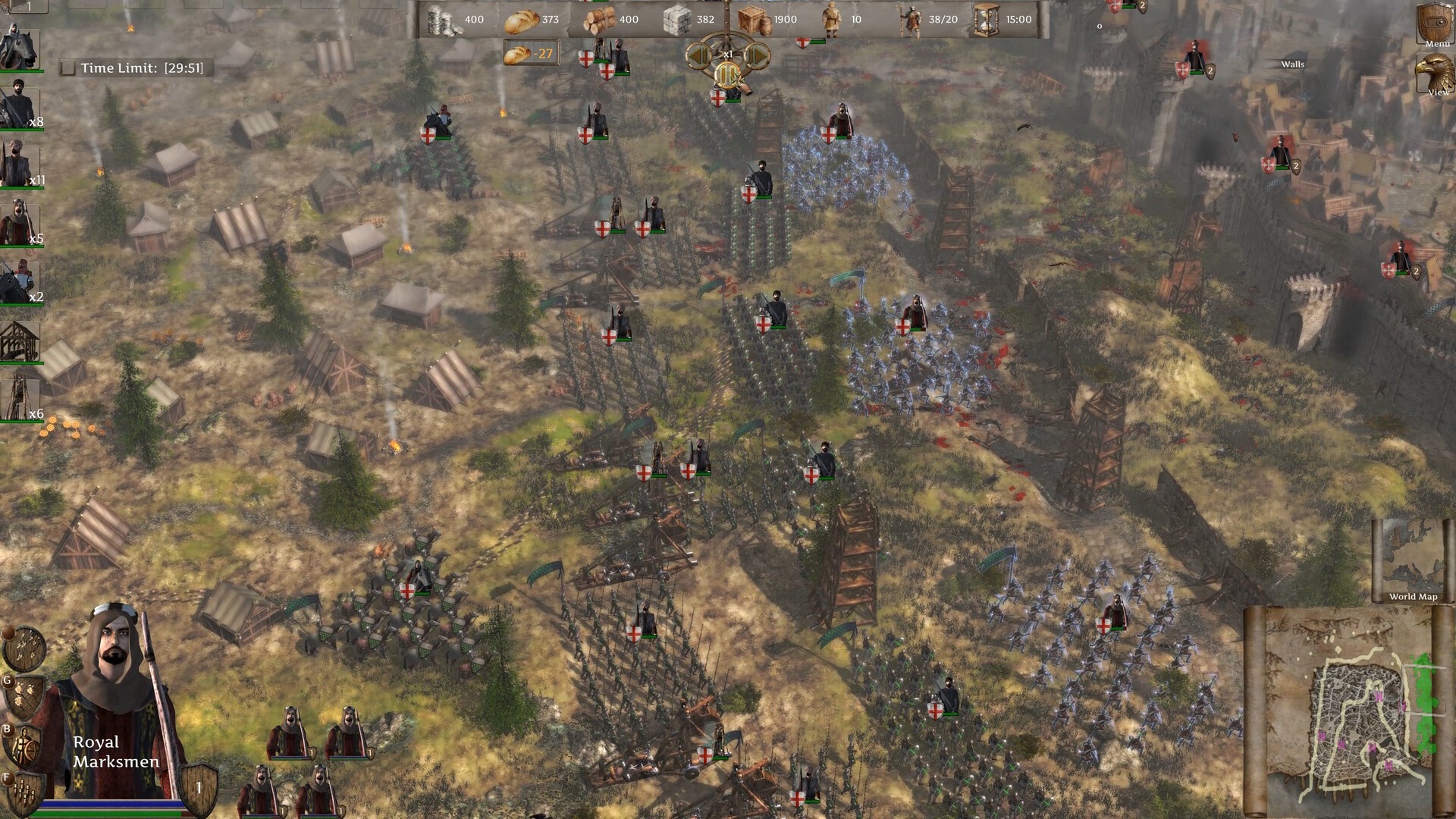Activate the G scatter formation shield
The height and width of the screenshot is (819, 1456).
pos(25,695)
